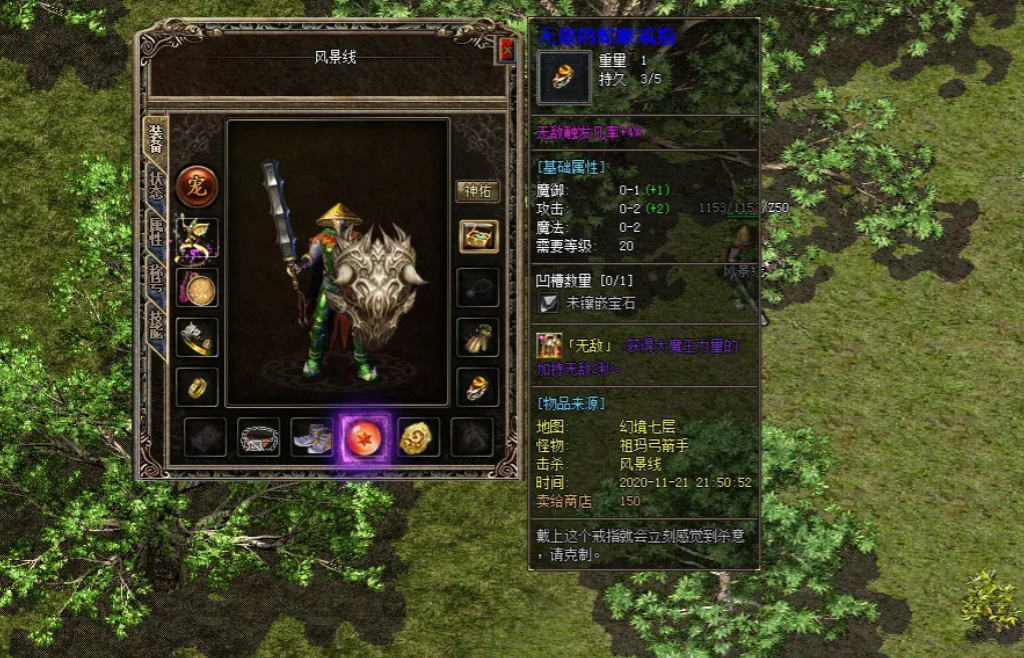Select the boots equipment slot
Image resolution: width=1024 pixels, height=658 pixels.
pyautogui.click(x=312, y=437)
